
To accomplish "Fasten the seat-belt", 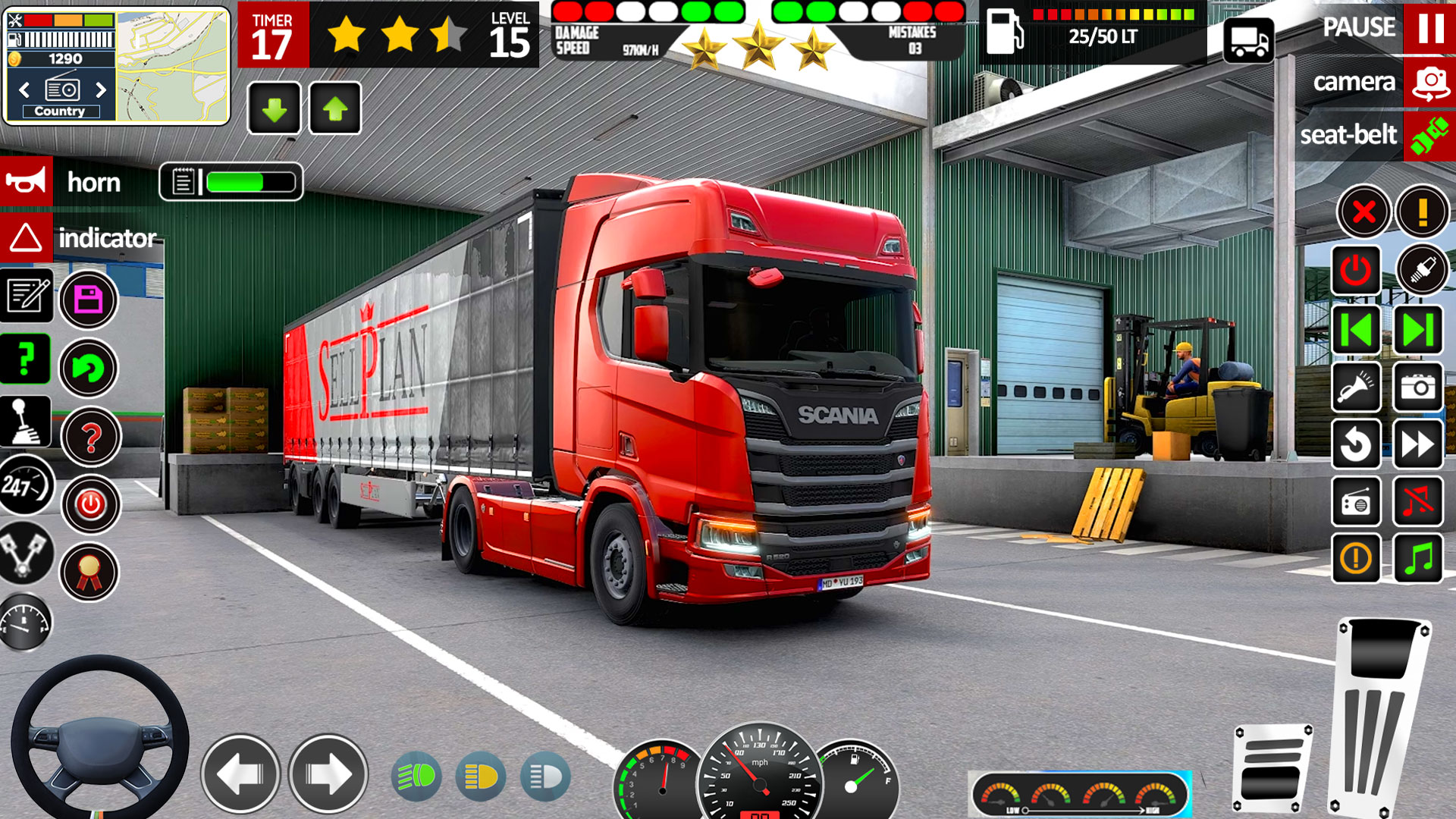I will click(1429, 136).
